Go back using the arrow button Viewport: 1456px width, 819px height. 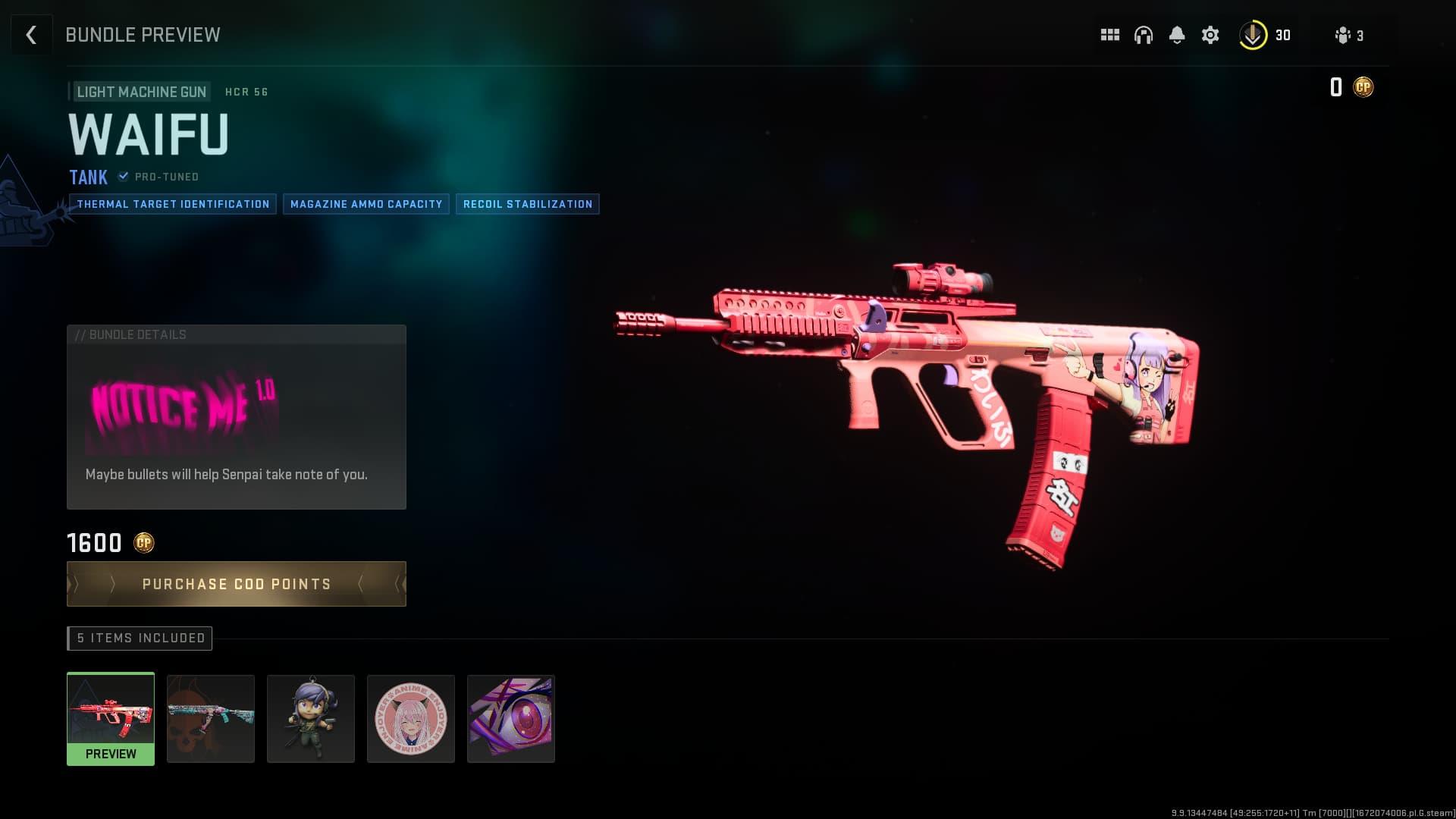point(31,35)
